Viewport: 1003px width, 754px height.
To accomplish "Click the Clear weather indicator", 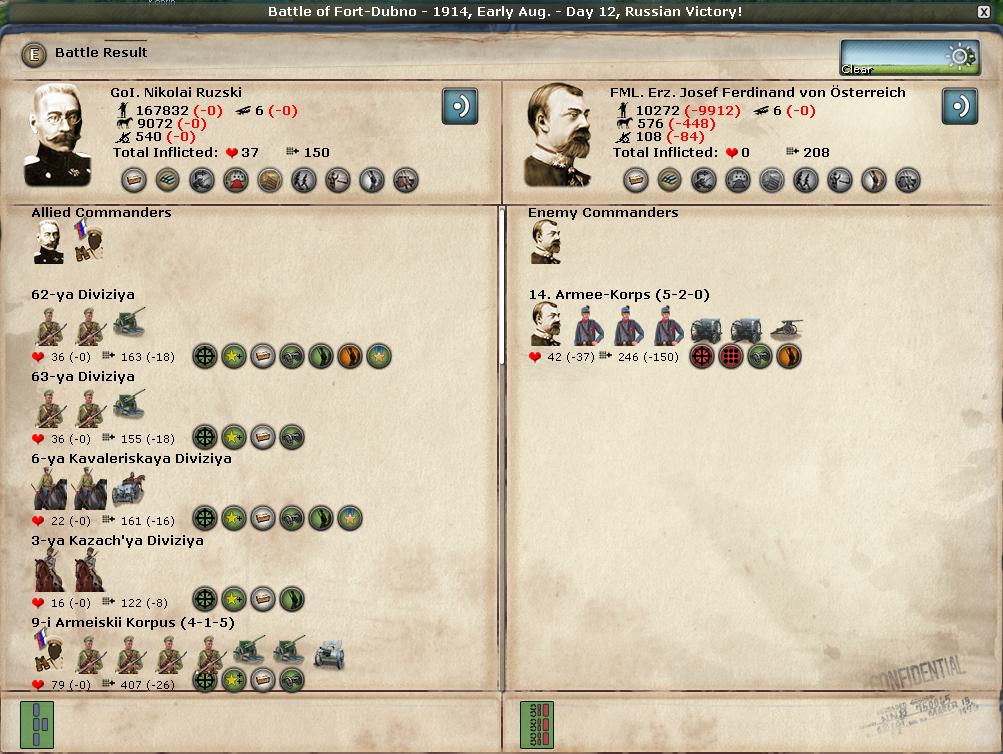I will (x=895, y=58).
